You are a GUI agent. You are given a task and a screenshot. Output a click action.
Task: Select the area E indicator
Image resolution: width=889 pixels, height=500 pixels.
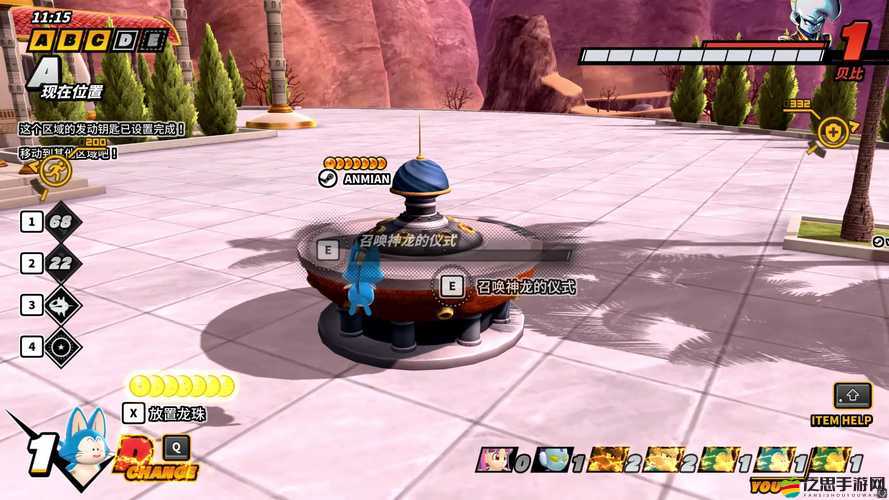(153, 41)
